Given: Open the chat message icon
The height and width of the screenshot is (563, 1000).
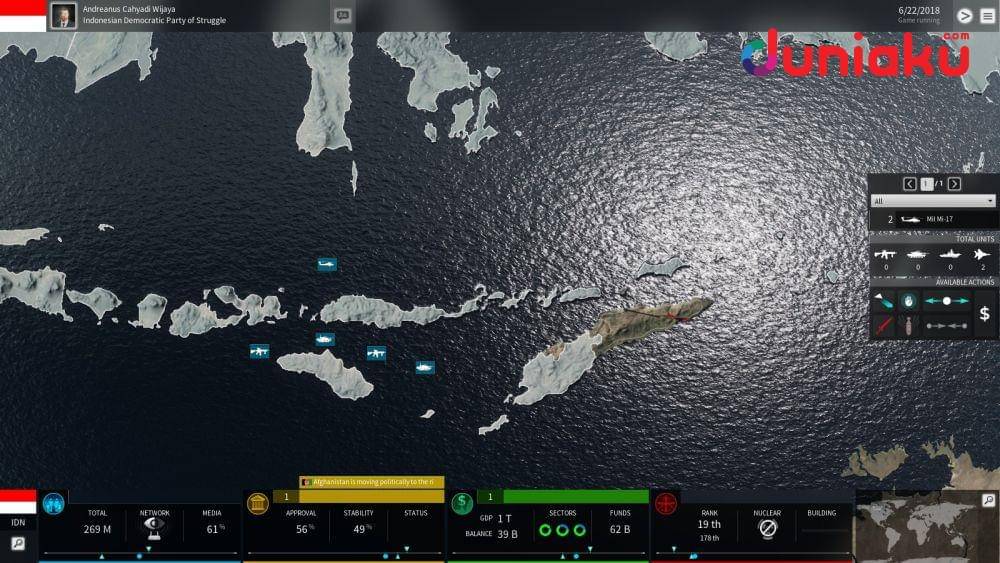Looking at the screenshot, I should point(343,15).
